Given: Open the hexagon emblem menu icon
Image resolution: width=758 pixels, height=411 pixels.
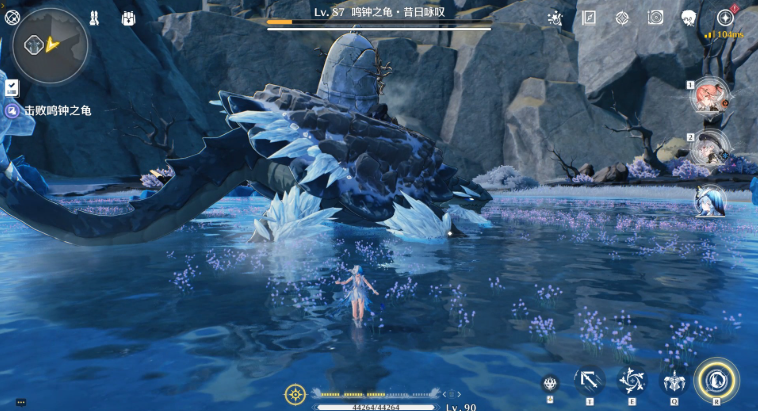Looking at the screenshot, I should [x=622, y=18].
